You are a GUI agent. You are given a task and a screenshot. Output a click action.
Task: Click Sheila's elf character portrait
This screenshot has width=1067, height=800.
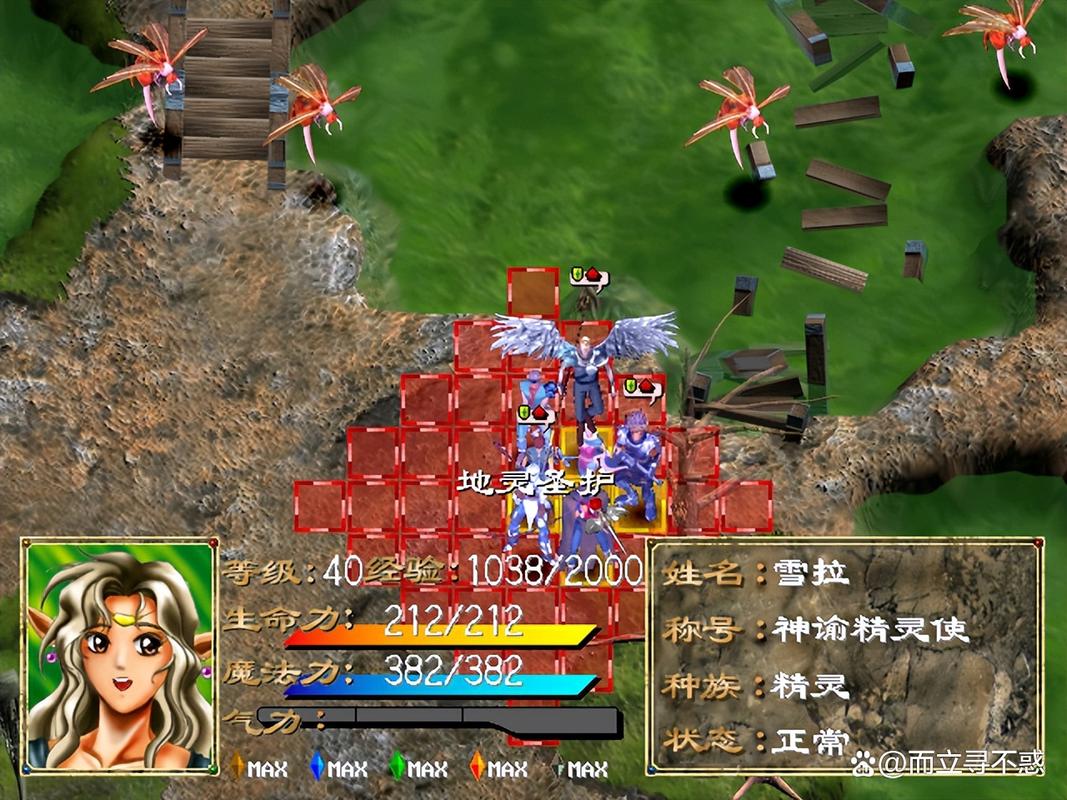pyautogui.click(x=120, y=657)
